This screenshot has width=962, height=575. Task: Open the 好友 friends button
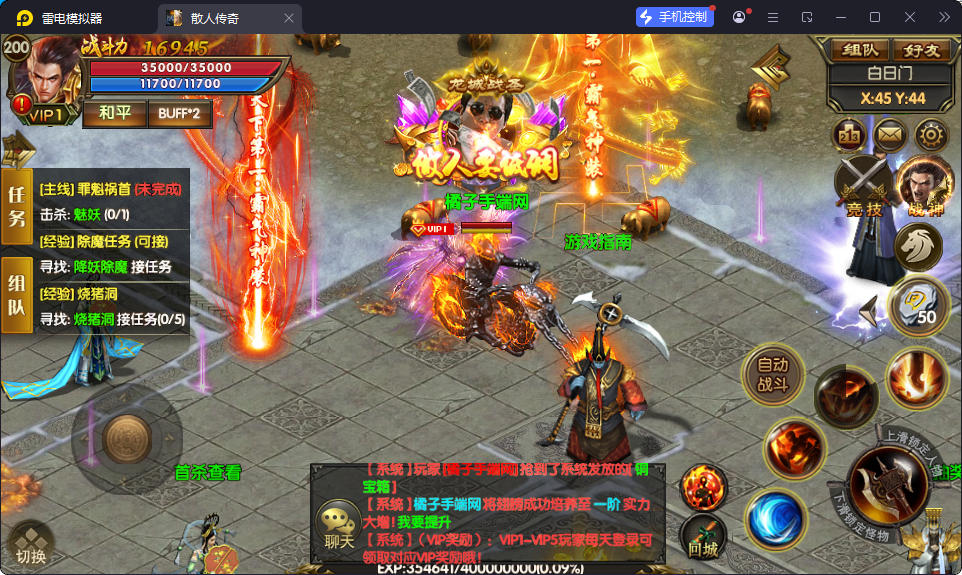[x=920, y=49]
